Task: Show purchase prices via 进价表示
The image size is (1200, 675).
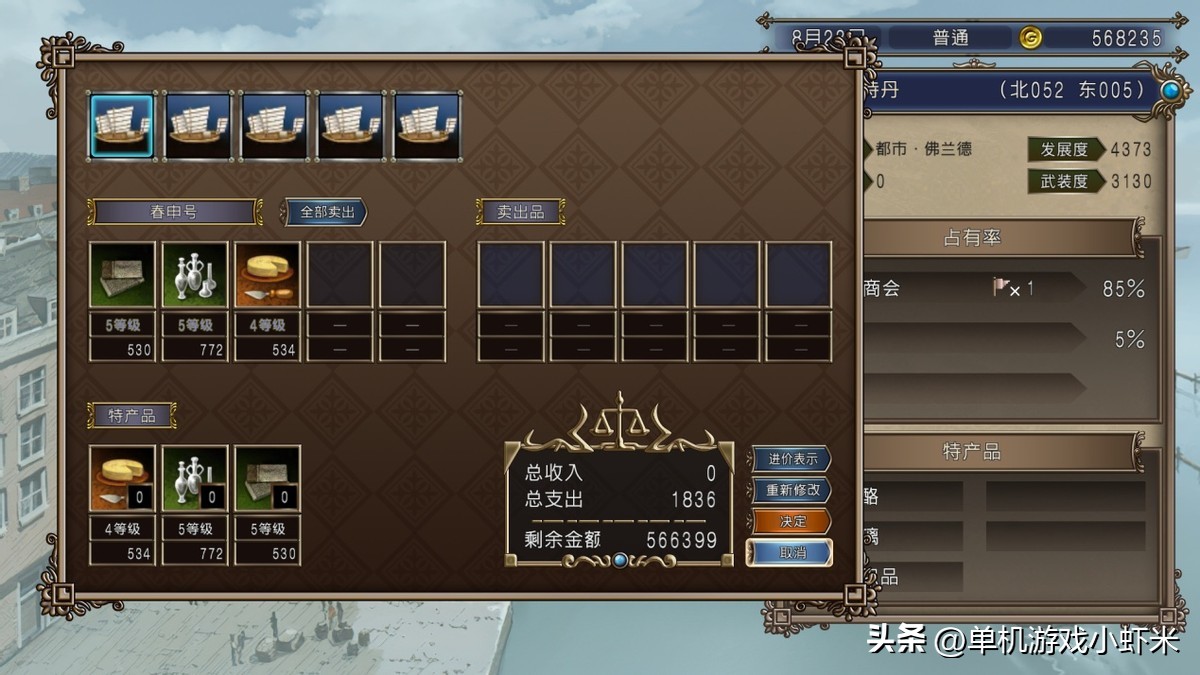Action: (792, 459)
